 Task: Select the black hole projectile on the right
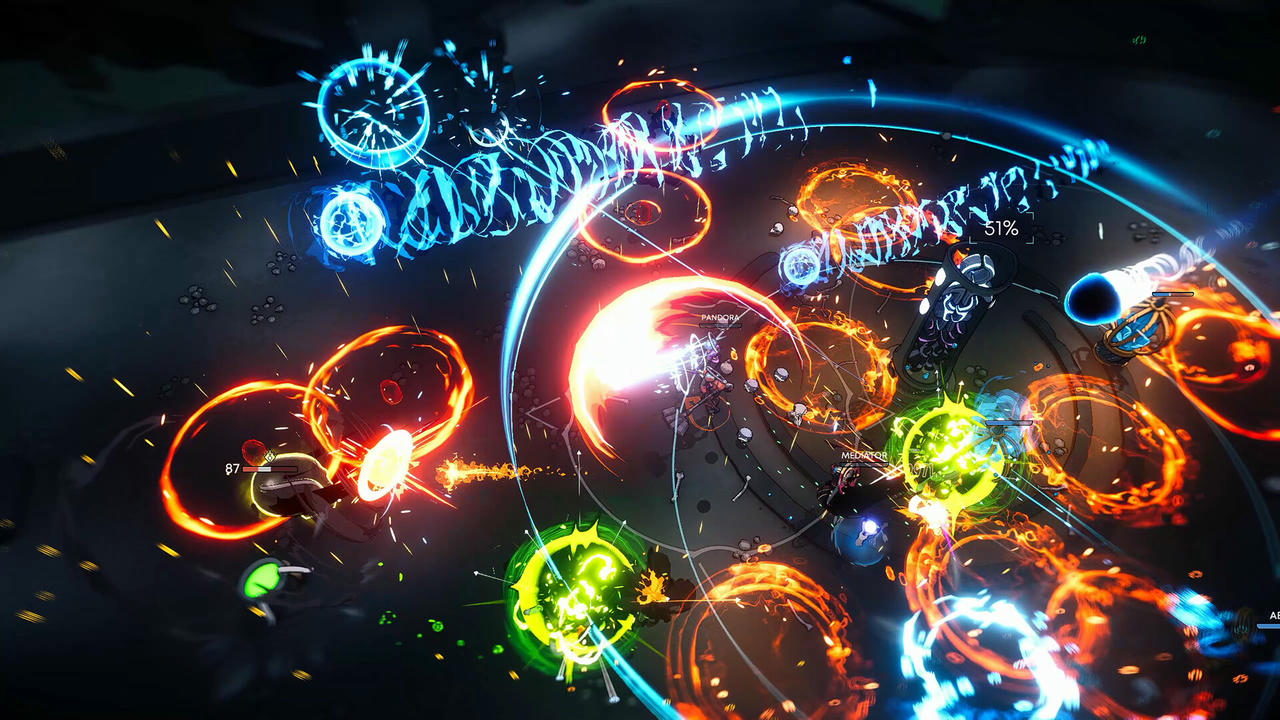[1094, 299]
